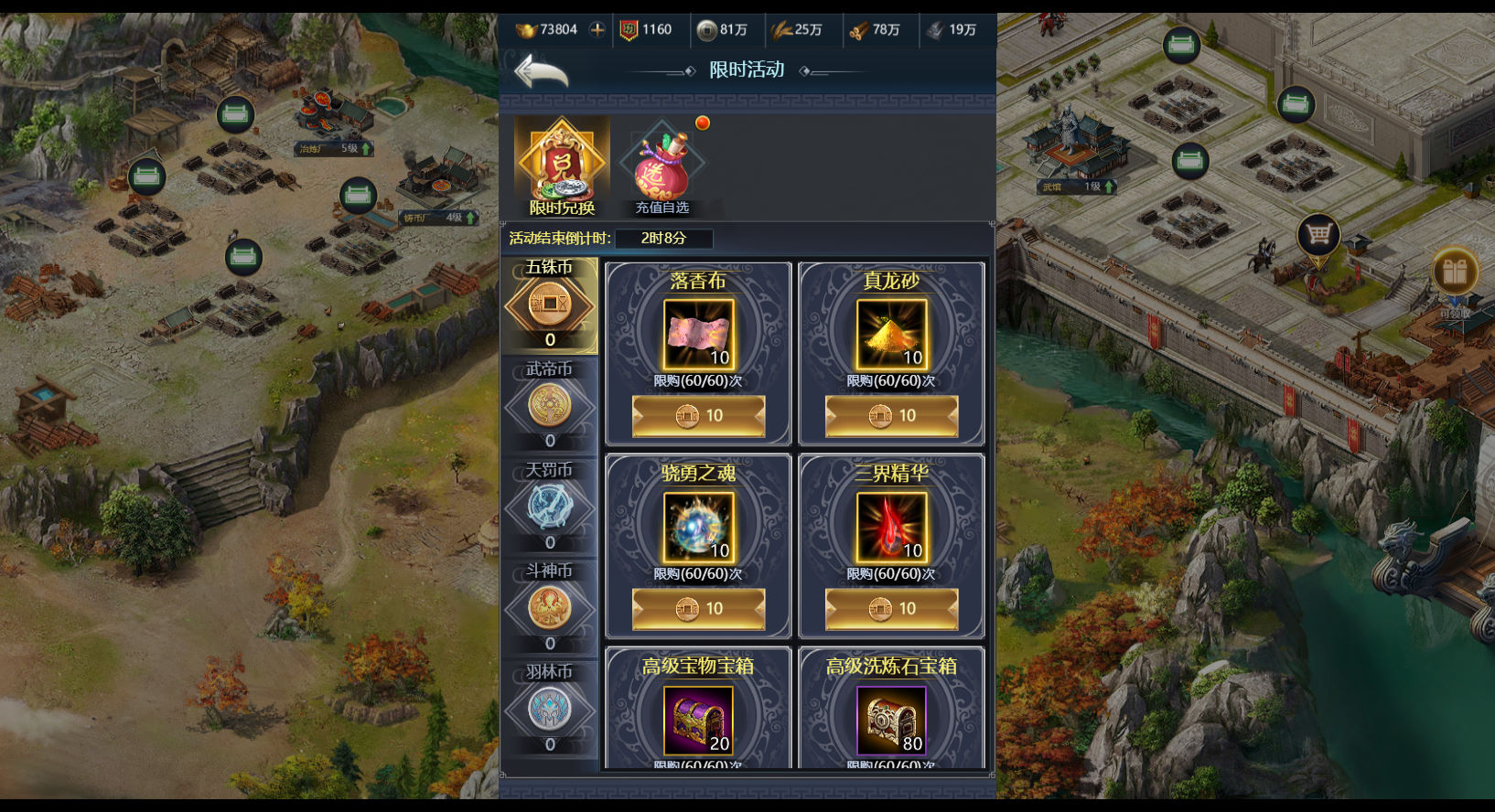Switch to 天罚币 currency category
Viewport: 1495px width, 812px height.
(549, 507)
